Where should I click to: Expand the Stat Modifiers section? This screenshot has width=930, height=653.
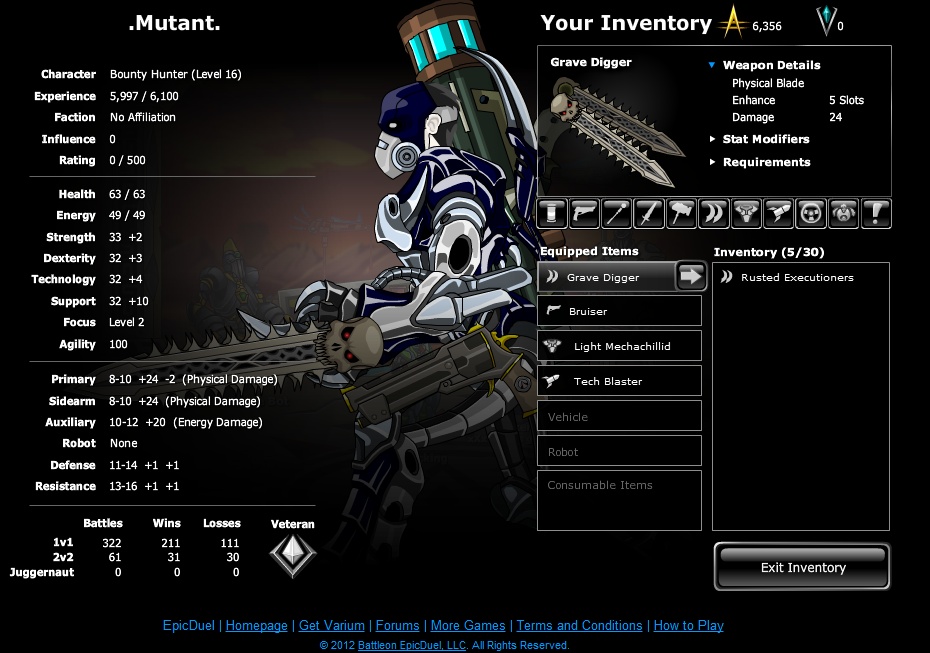[765, 139]
